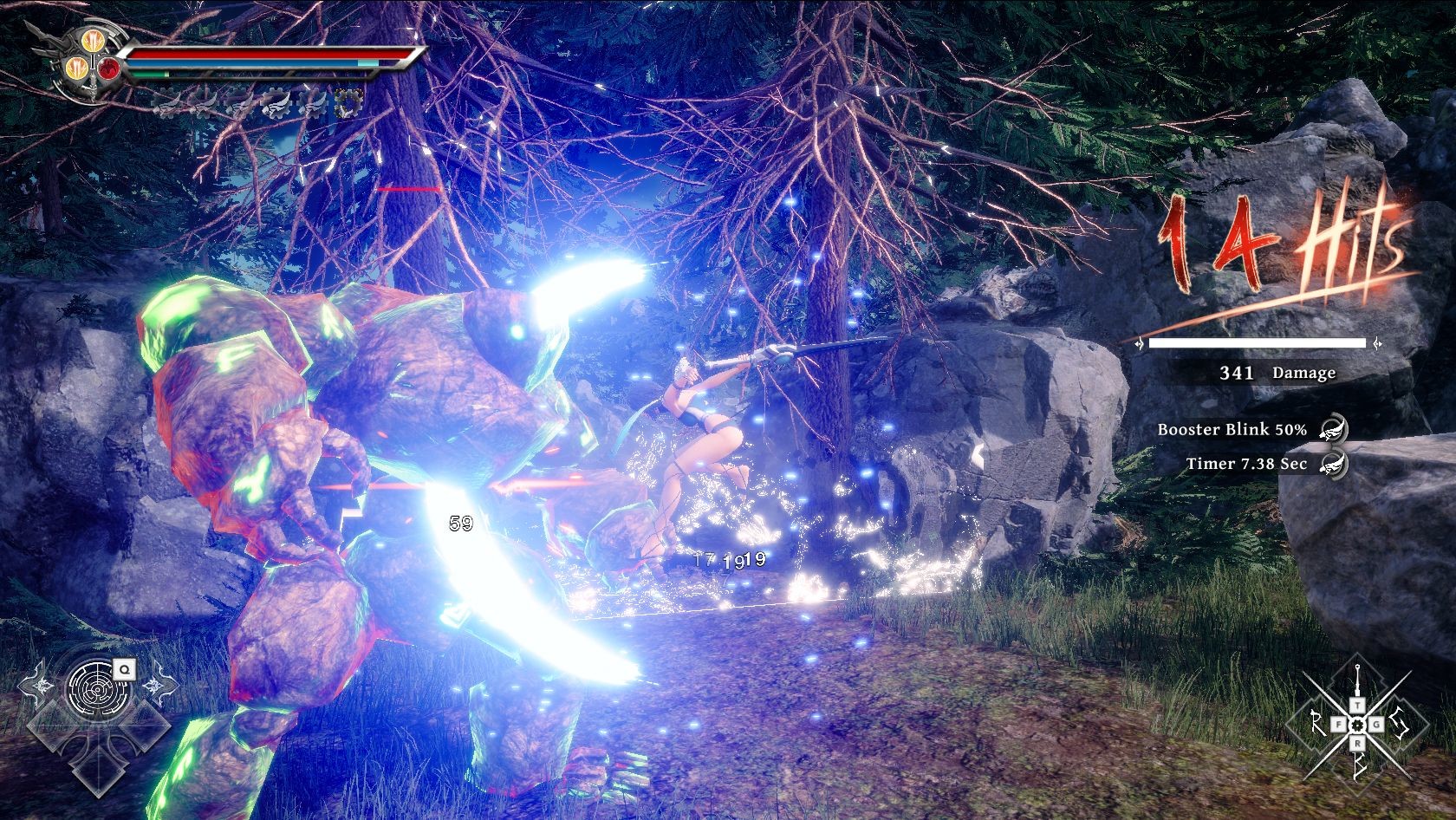This screenshot has width=1456, height=820.
Task: Expand the bottom diamond slot under the minimap
Action: [97, 773]
